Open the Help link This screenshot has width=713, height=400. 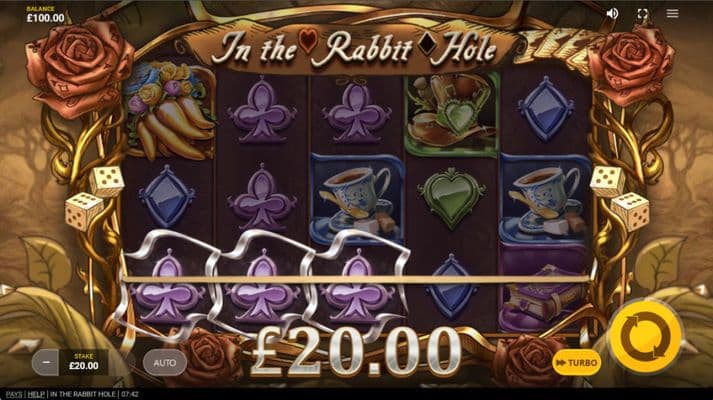click(x=36, y=394)
